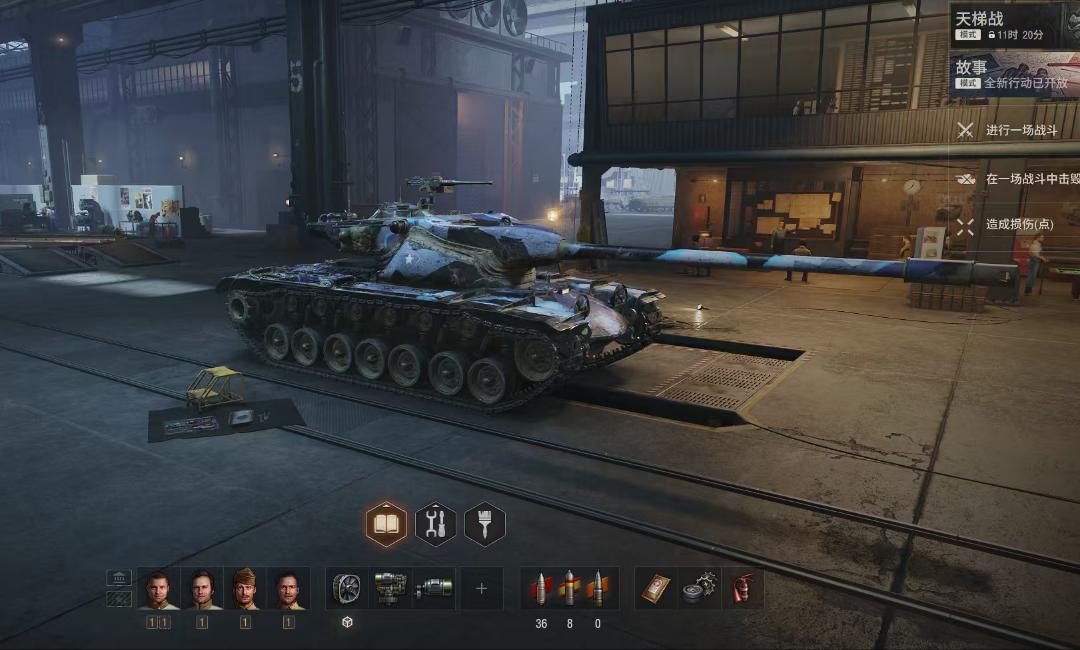
Task: Select the crew member wearing a cap
Action: click(x=245, y=589)
